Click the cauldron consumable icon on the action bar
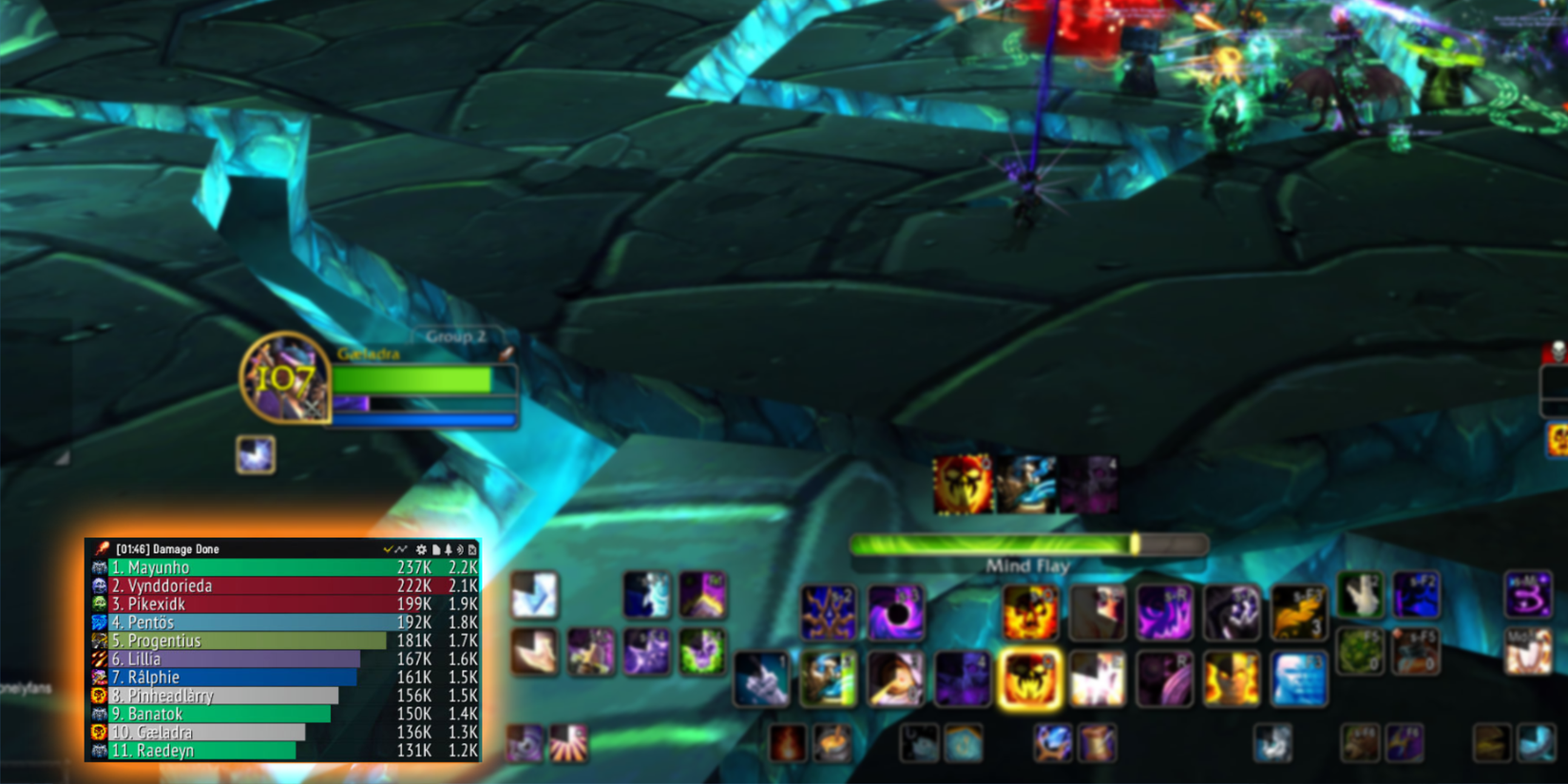This screenshot has height=784, width=1568. pos(831,741)
